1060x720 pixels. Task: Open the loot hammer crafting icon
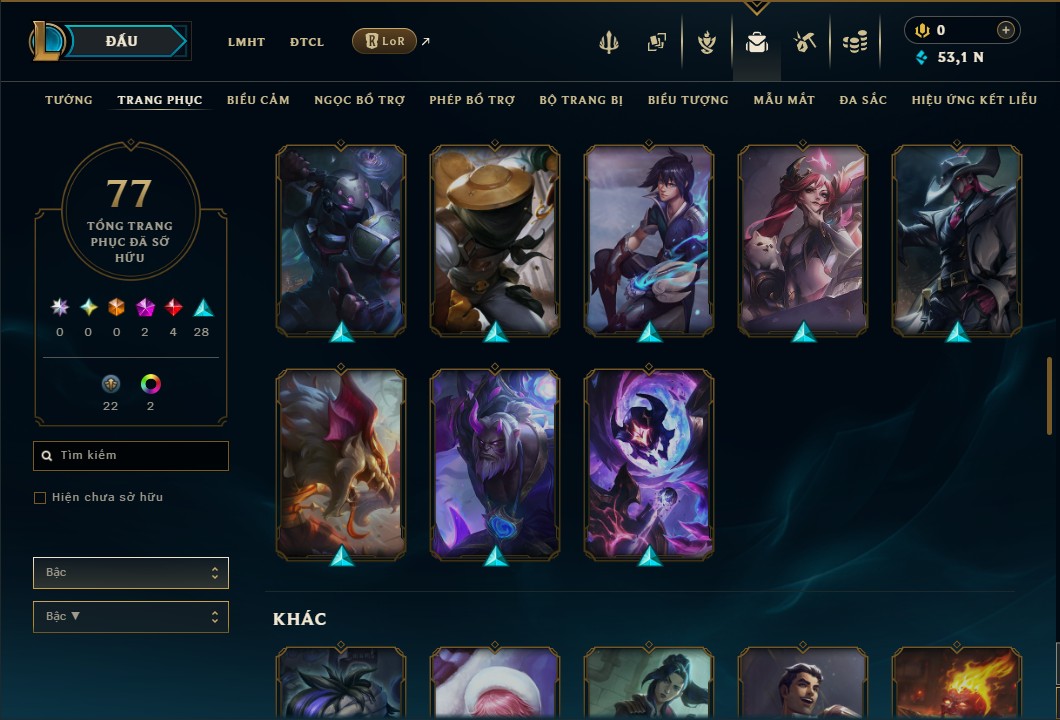tap(806, 42)
